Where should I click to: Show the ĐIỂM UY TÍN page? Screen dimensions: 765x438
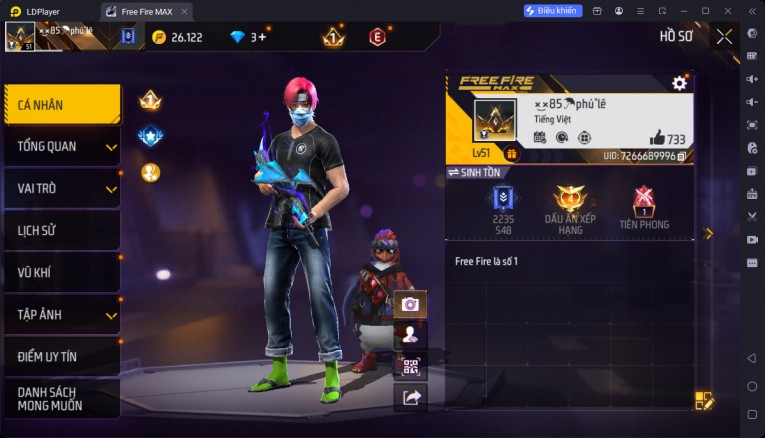(62, 356)
